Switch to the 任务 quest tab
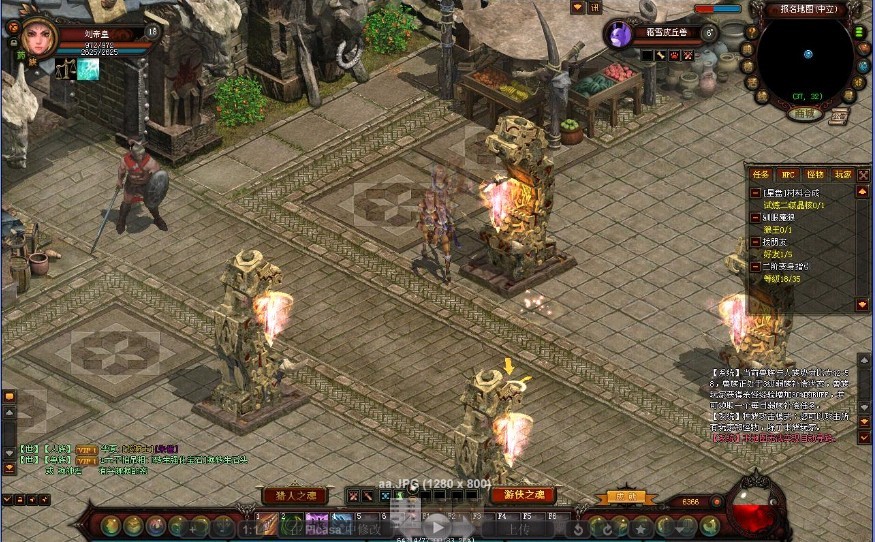Viewport: 875px width, 542px height. click(761, 174)
